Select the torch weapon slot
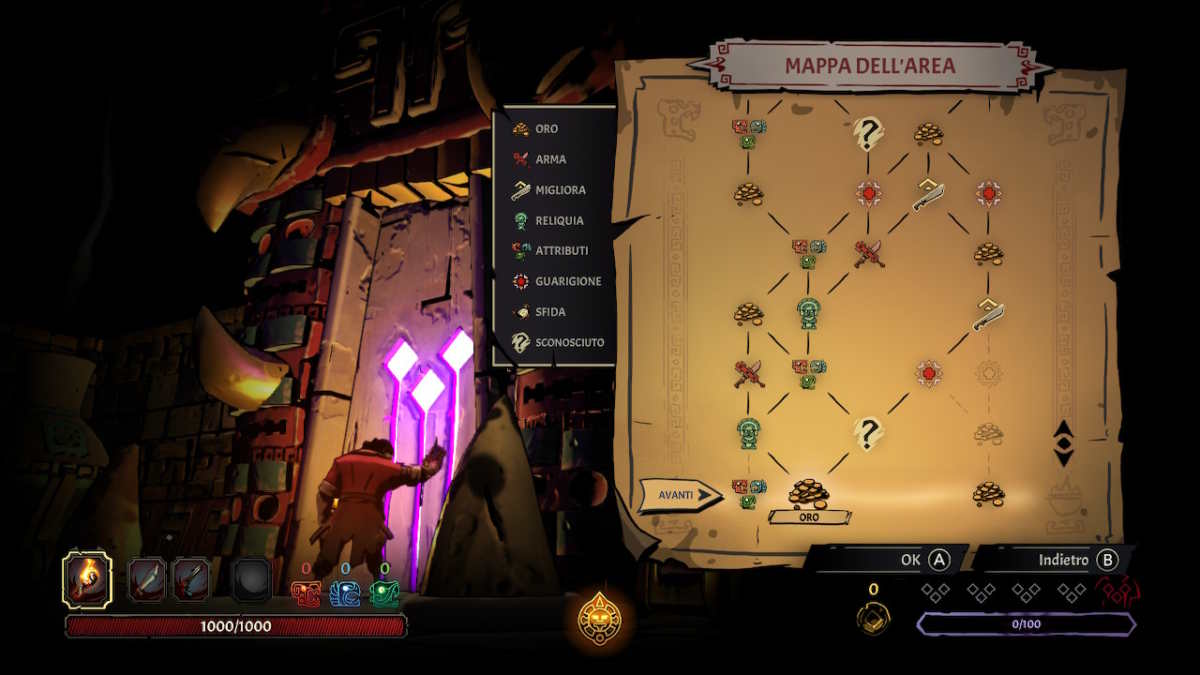 pyautogui.click(x=87, y=579)
